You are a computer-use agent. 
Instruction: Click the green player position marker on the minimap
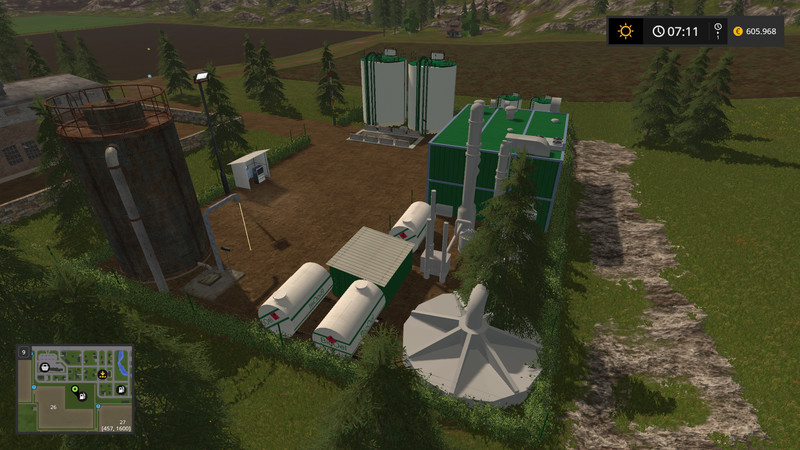point(73,389)
